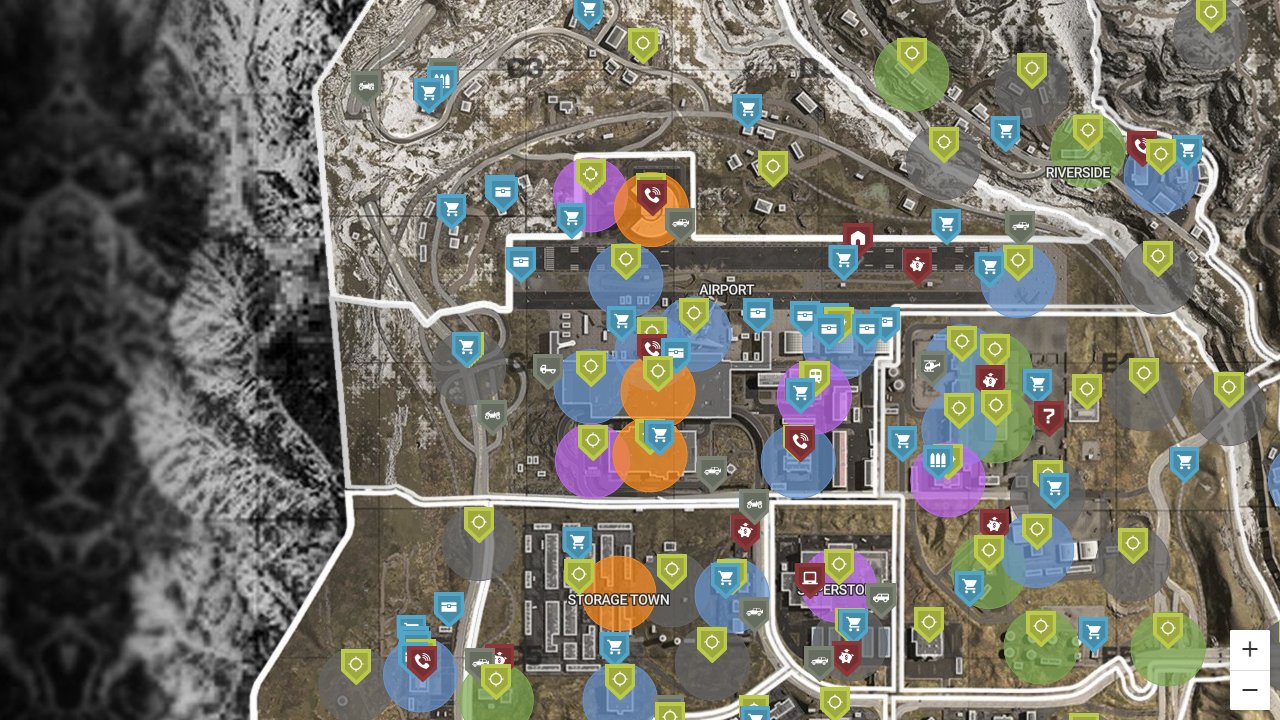Click the RIVERSIDE location label

1077,172
